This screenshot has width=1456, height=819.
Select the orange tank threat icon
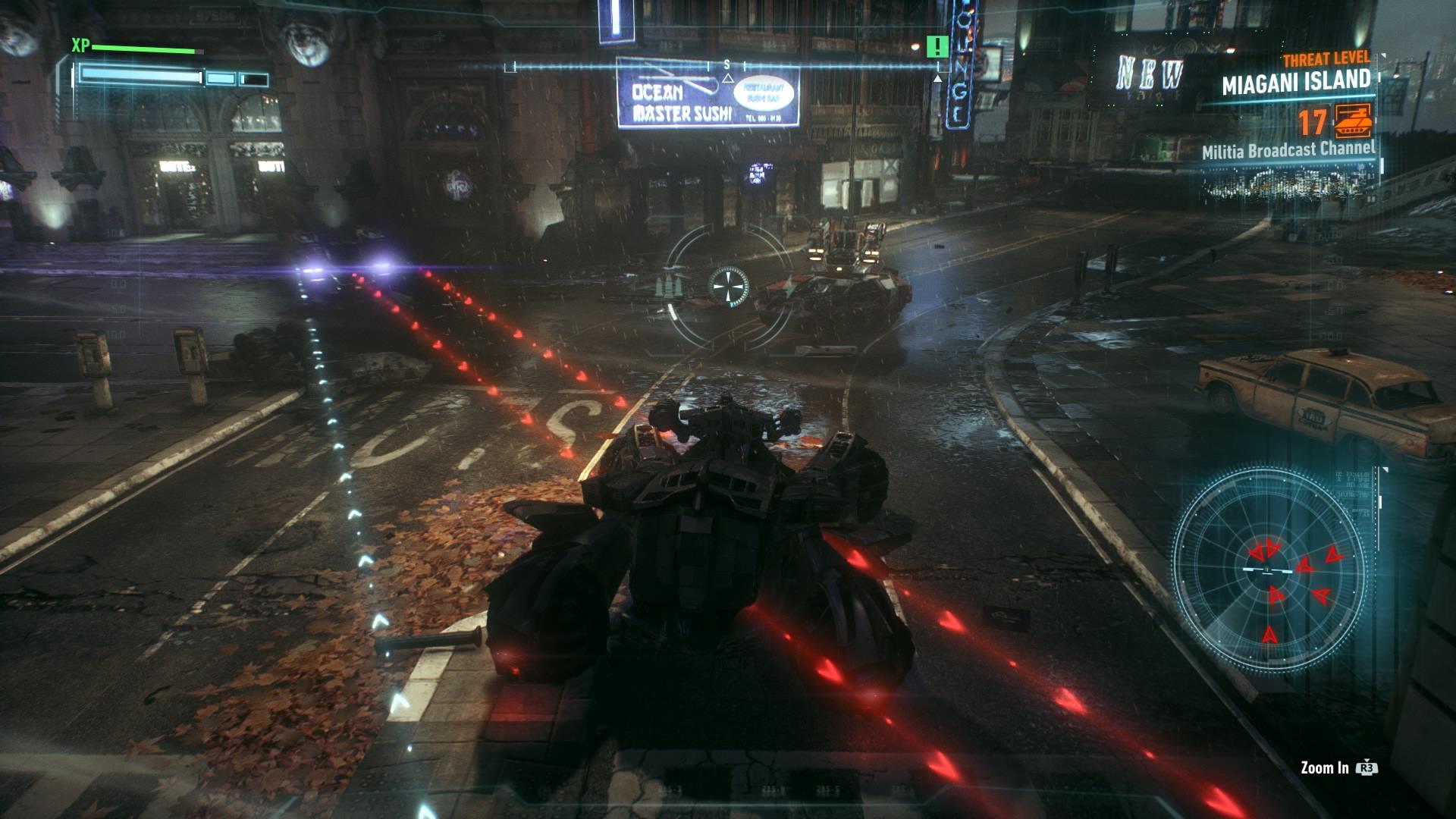coord(1353,123)
